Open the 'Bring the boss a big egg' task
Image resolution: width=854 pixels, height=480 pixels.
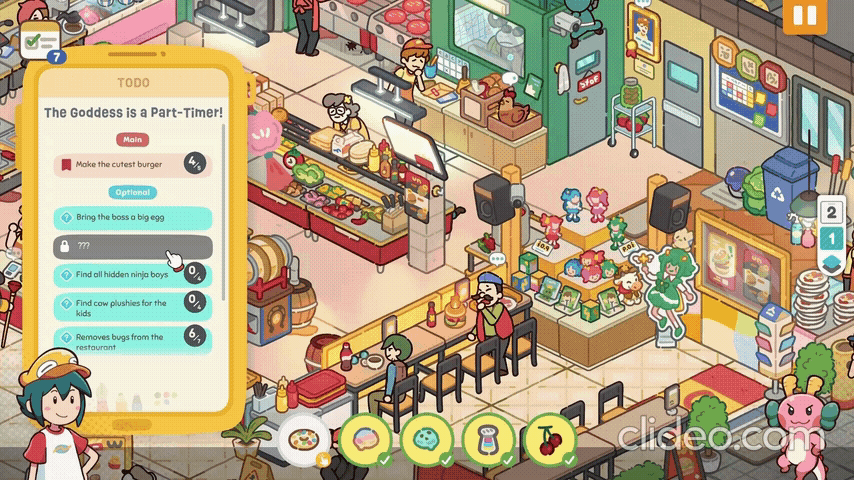pyautogui.click(x=131, y=217)
